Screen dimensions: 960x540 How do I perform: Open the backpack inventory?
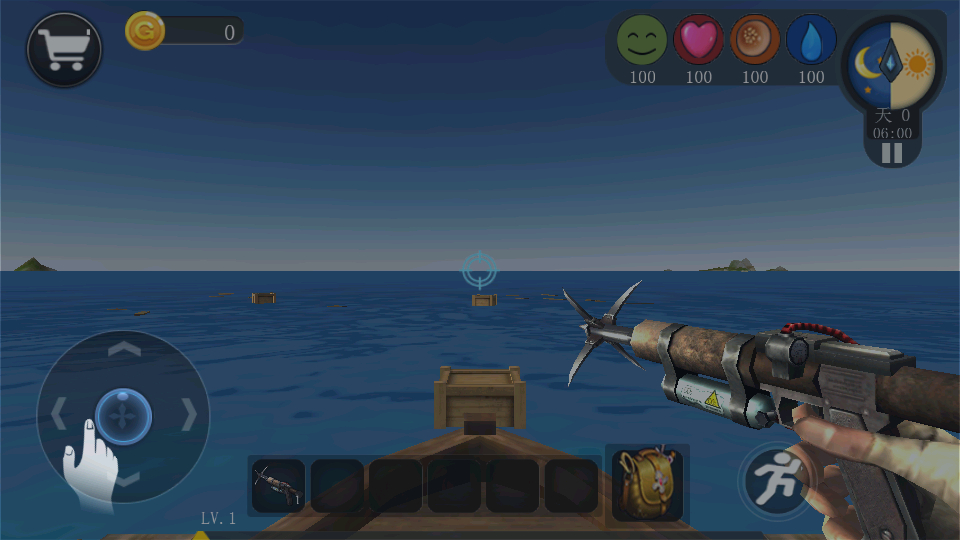tap(646, 483)
